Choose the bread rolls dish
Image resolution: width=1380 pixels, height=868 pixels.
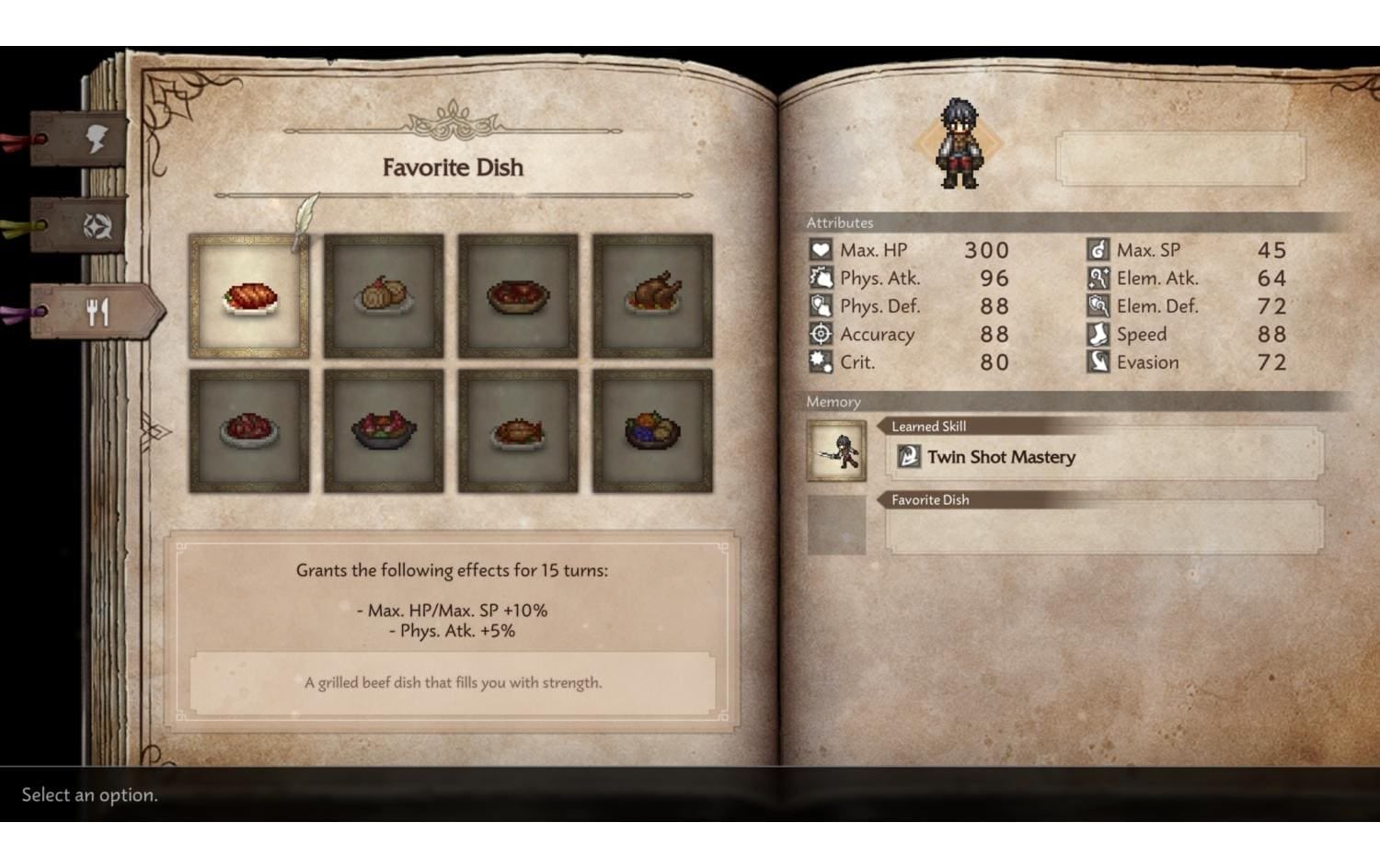pos(384,296)
